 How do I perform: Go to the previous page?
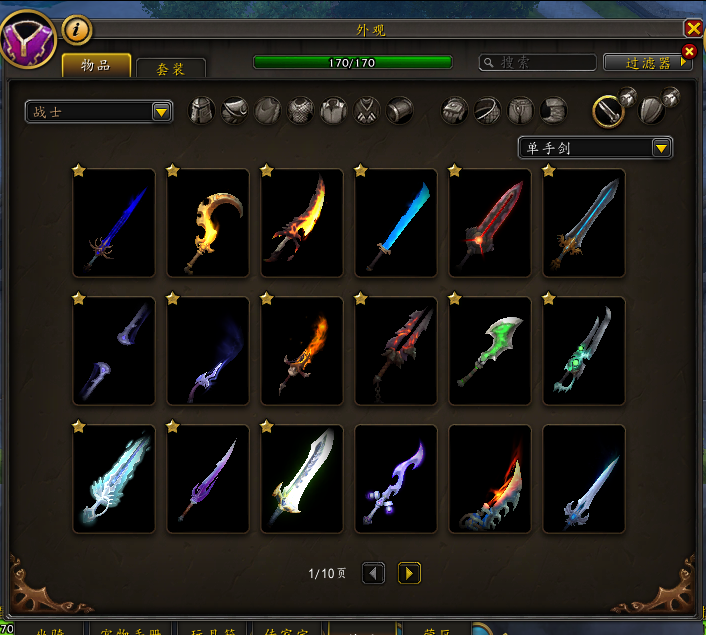click(x=373, y=573)
